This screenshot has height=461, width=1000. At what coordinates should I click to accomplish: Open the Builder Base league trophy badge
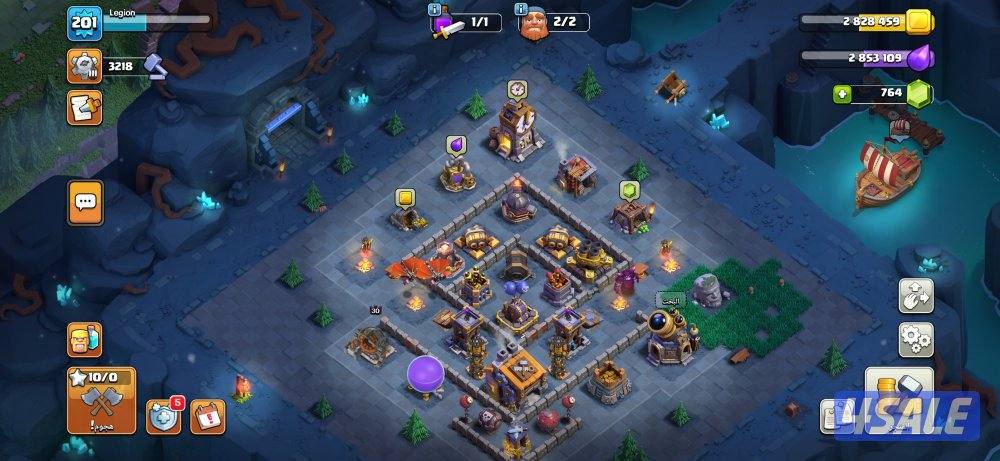pyautogui.click(x=85, y=65)
